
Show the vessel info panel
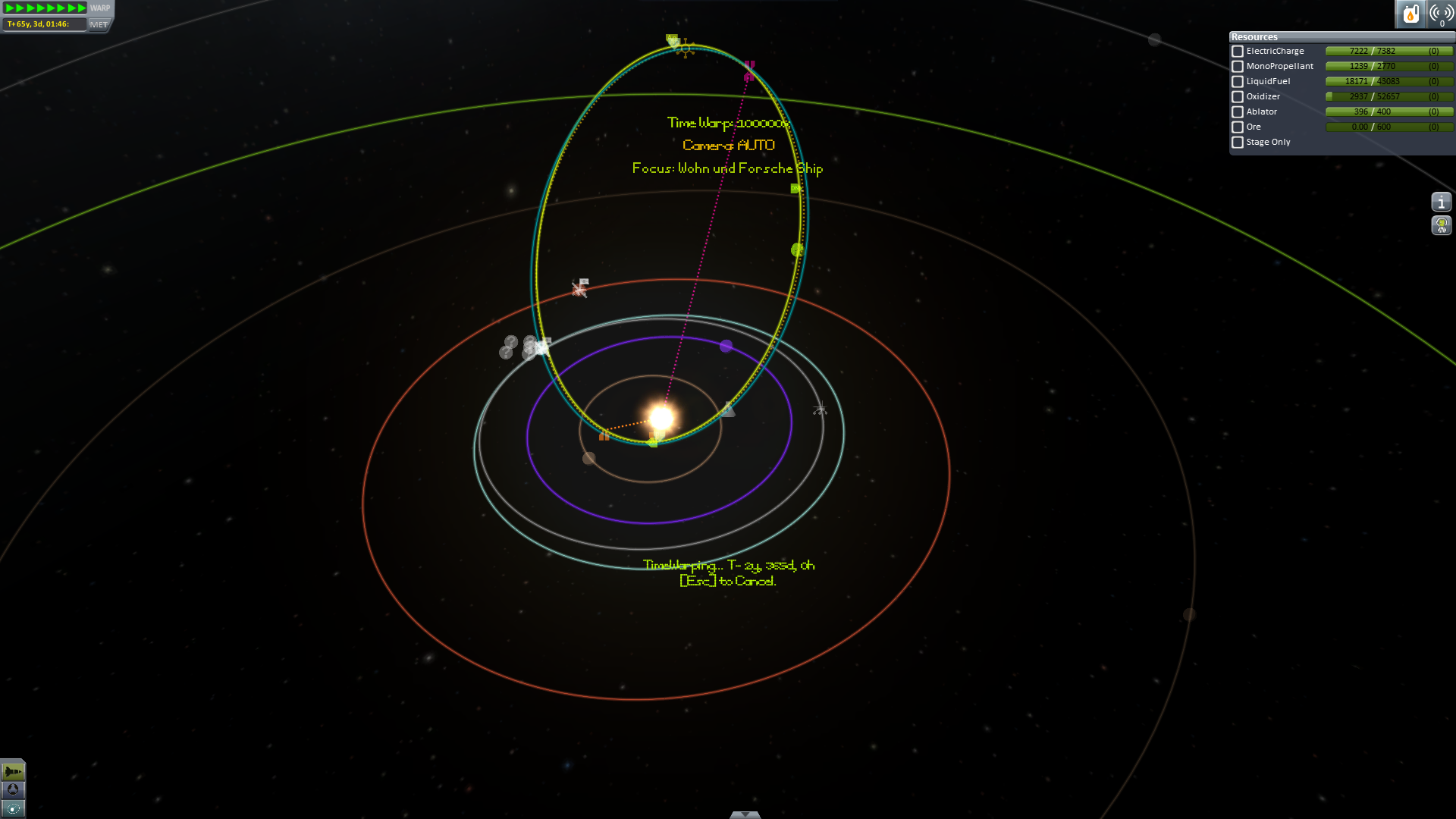coord(1441,202)
